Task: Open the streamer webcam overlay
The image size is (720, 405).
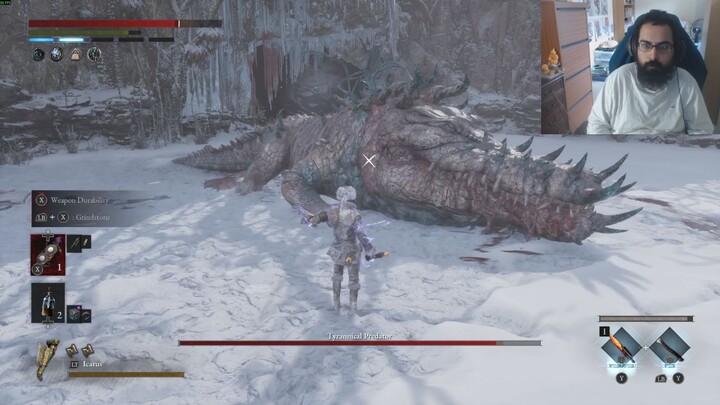Action: click(x=630, y=67)
